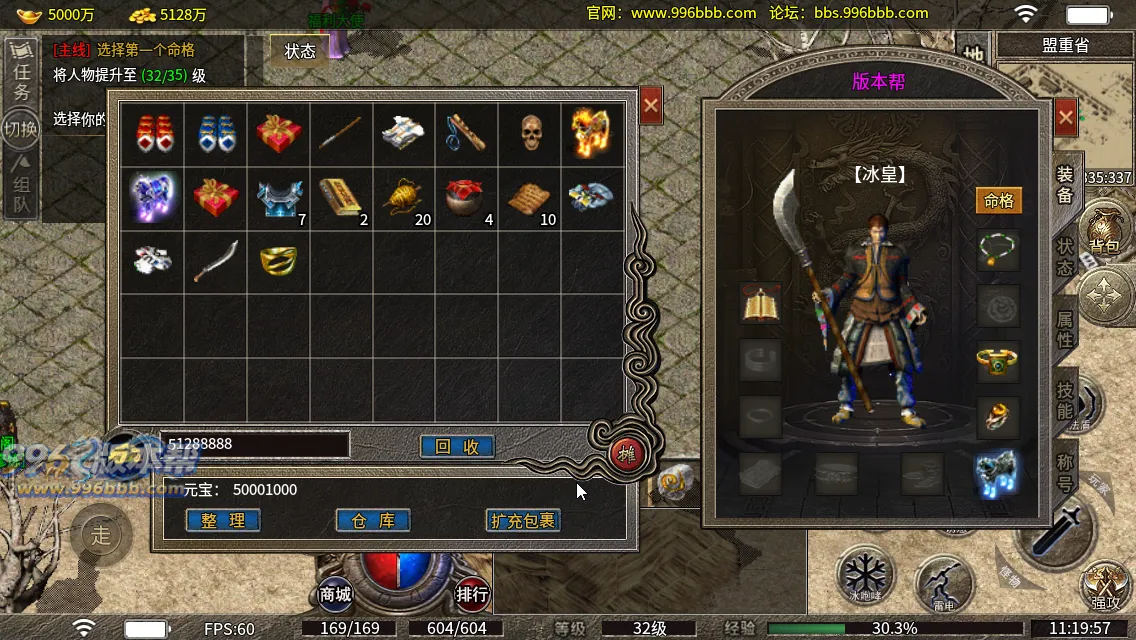Screen dimensions: 1136x640
Task: Switch to the 状态 tab on character panel
Action: pyautogui.click(x=1066, y=256)
